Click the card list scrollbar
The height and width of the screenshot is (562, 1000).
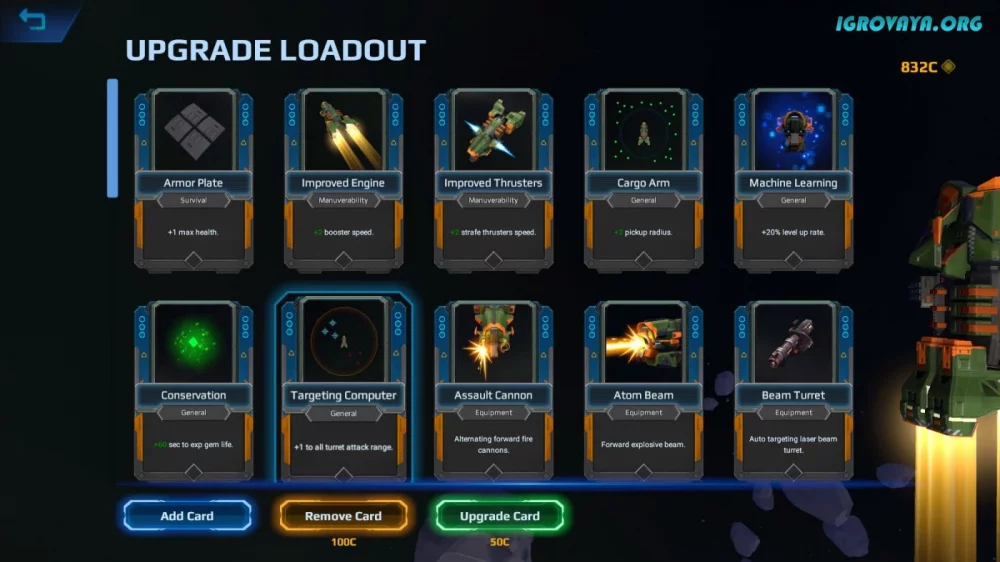click(x=113, y=138)
